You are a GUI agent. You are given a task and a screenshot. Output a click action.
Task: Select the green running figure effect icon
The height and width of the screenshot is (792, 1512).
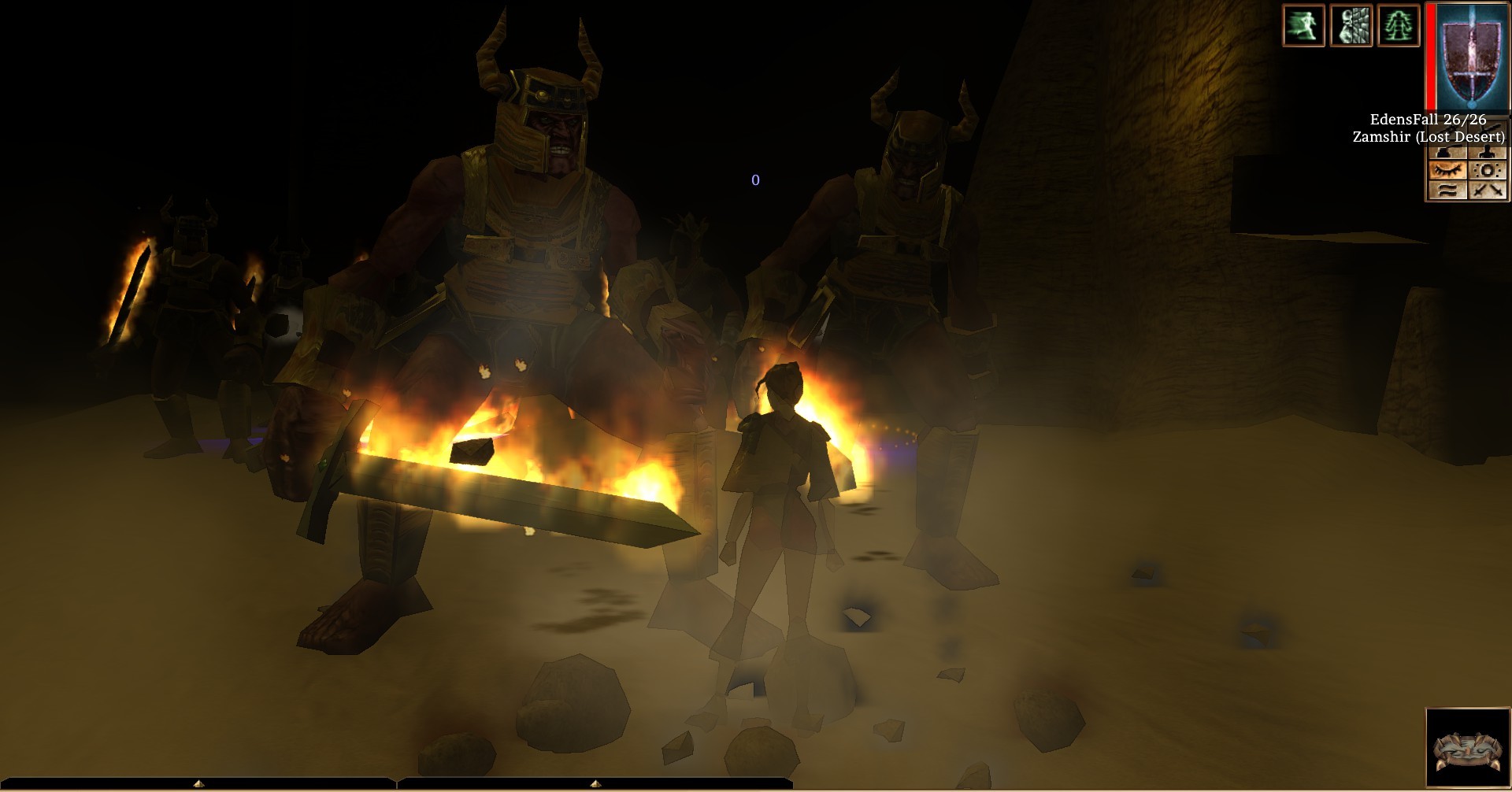click(x=1303, y=25)
